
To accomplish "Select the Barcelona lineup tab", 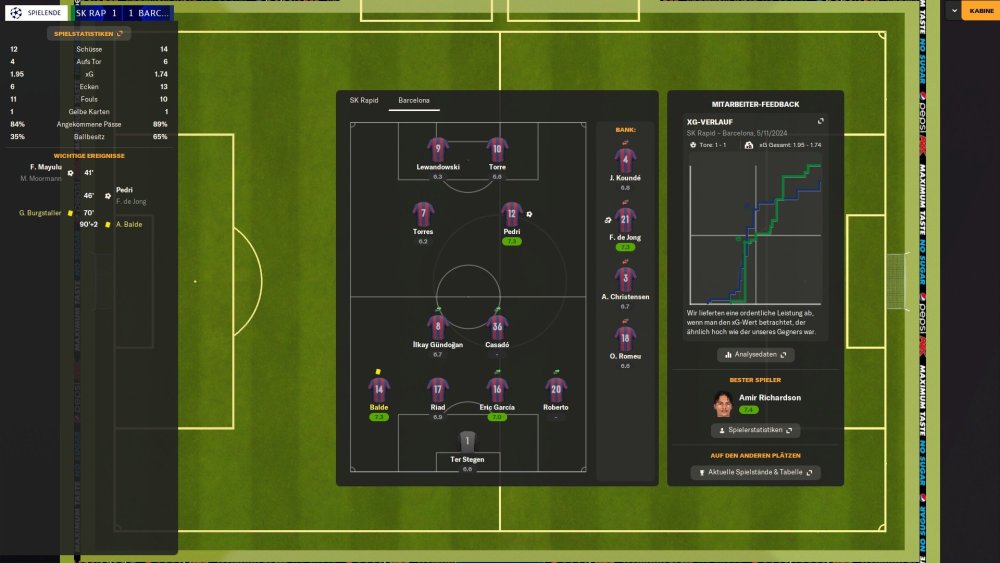I will (414, 101).
